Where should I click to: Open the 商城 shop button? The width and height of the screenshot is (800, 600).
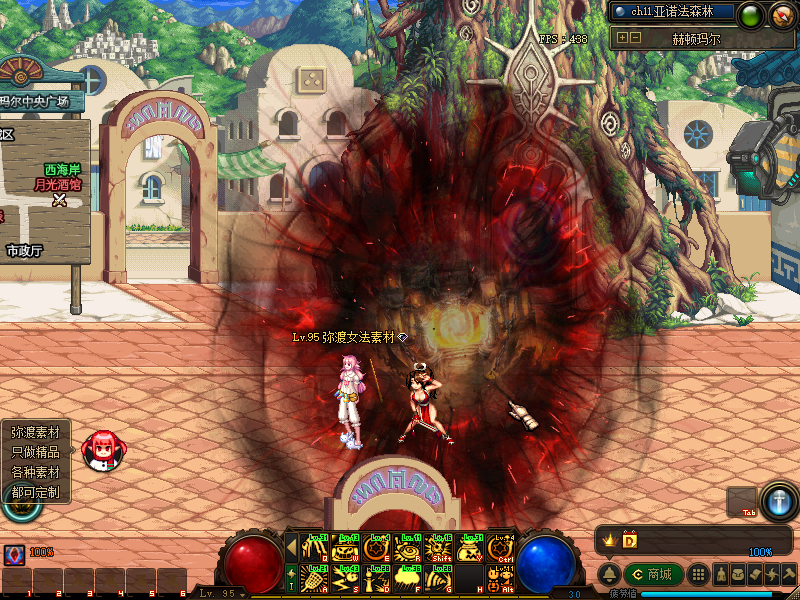click(x=654, y=575)
